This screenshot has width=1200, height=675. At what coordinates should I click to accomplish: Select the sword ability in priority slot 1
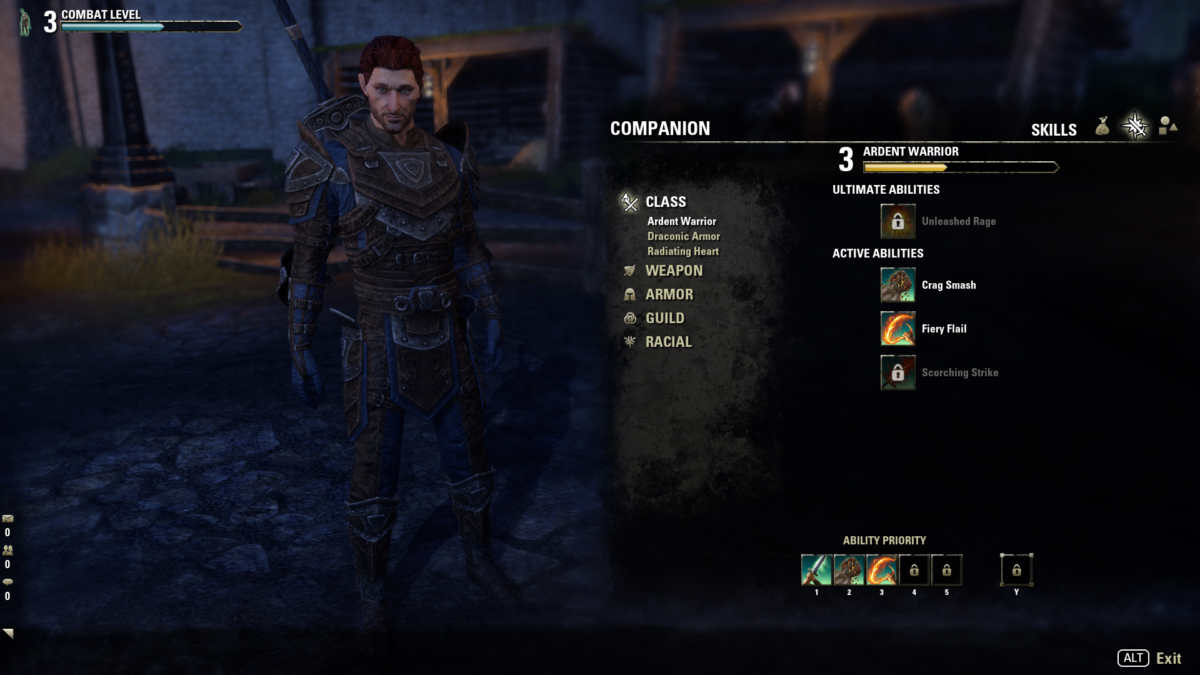pyautogui.click(x=817, y=570)
